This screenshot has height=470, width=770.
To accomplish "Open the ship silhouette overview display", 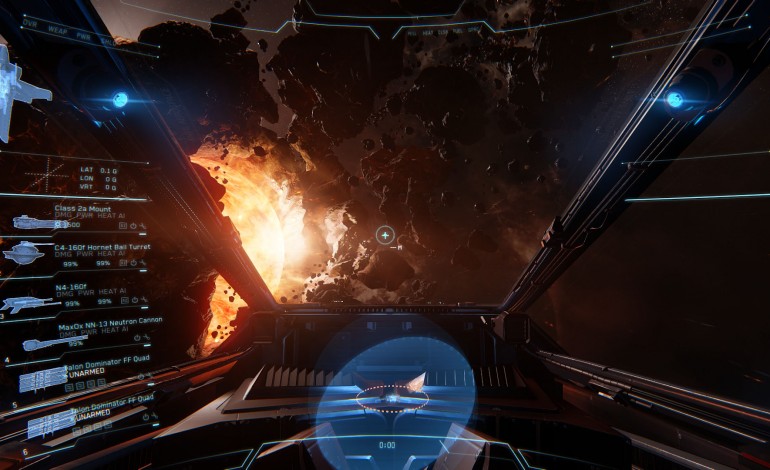I will click(x=22, y=90).
